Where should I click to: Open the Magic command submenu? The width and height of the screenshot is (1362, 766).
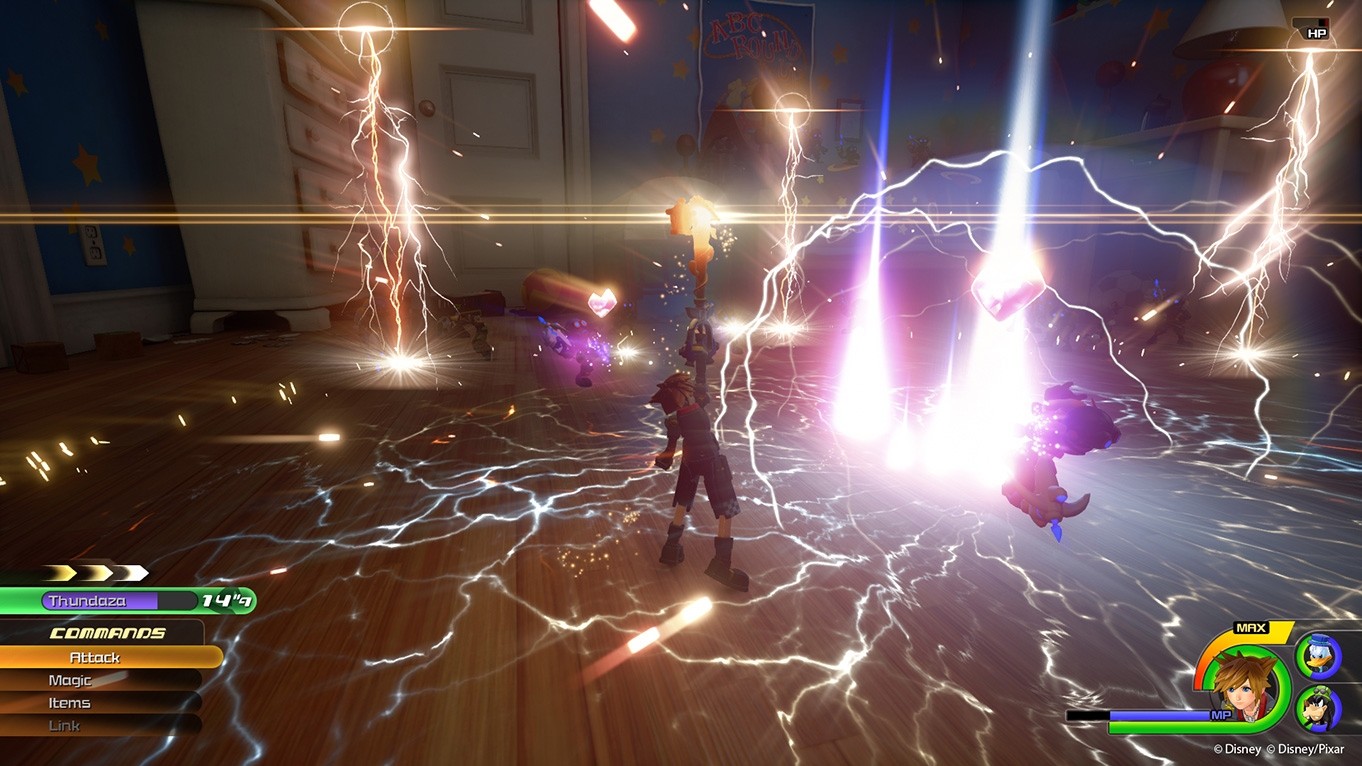coord(70,680)
